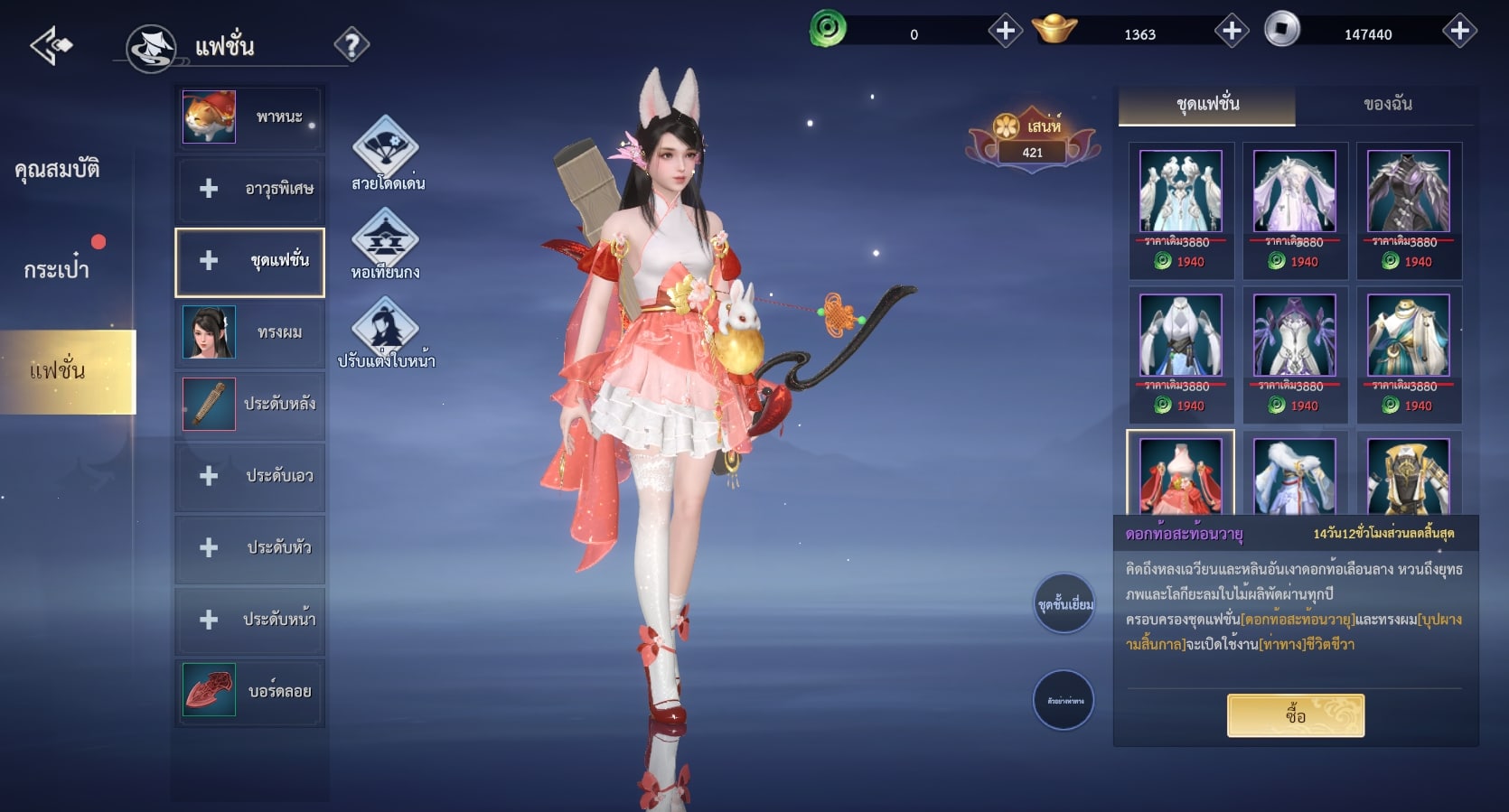Select the black and purple armor outfit
Viewport: 1509px width, 812px height.
[x=1408, y=192]
